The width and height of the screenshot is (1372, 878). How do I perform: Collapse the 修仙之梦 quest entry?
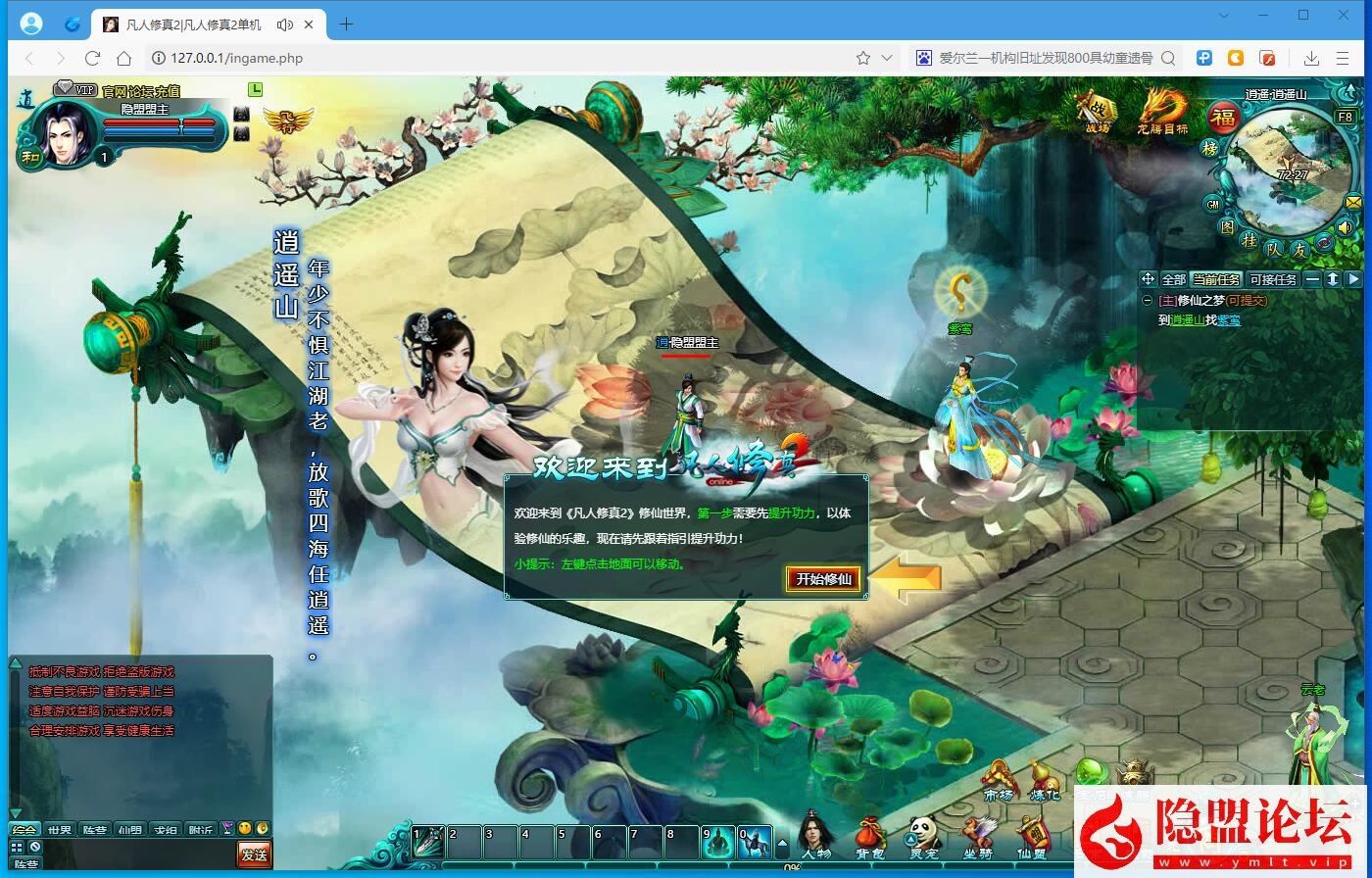(x=1148, y=300)
